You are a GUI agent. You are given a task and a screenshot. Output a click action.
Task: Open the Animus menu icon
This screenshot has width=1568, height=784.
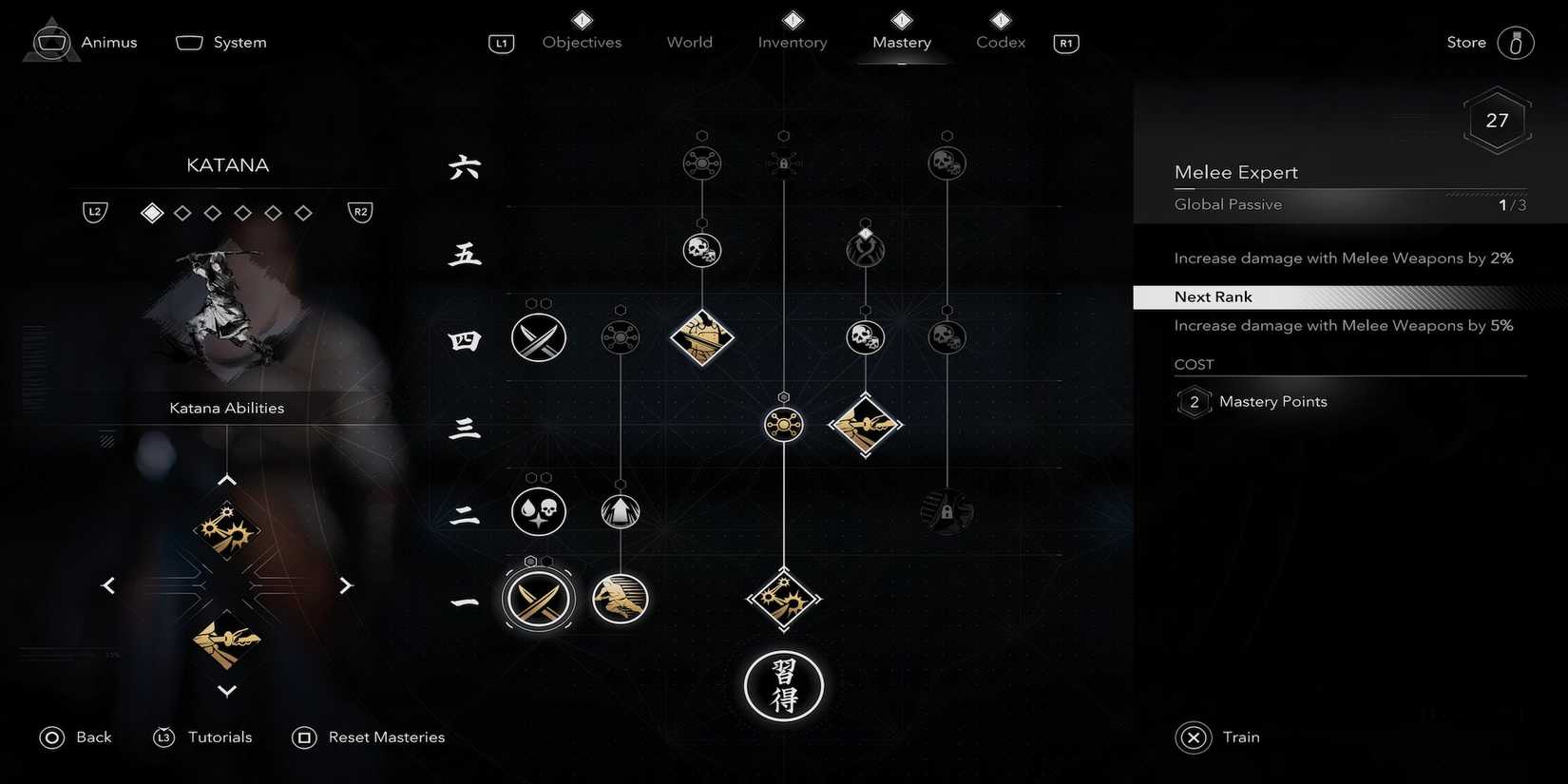(52, 41)
